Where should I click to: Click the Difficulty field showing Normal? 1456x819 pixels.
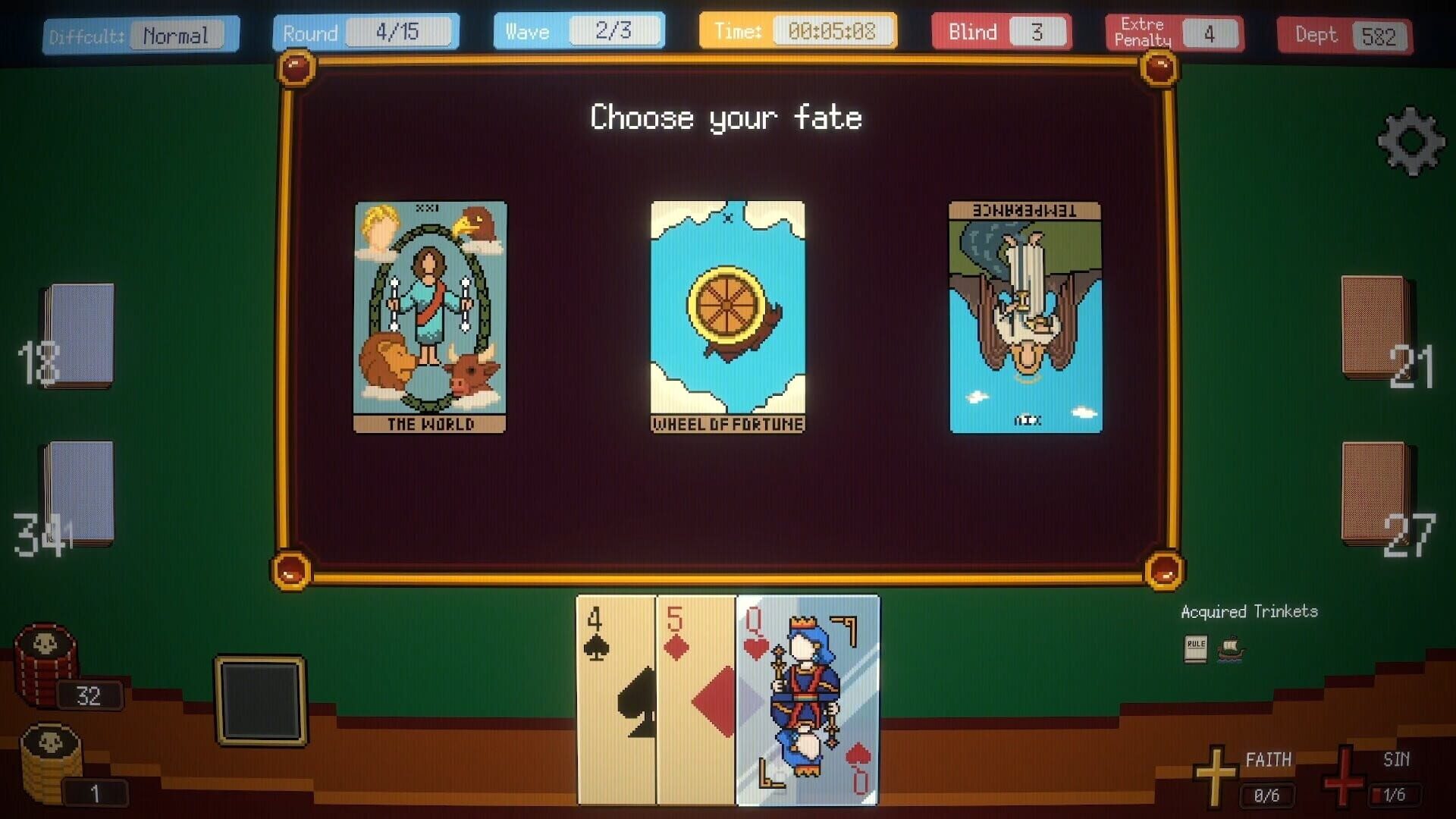[x=176, y=34]
